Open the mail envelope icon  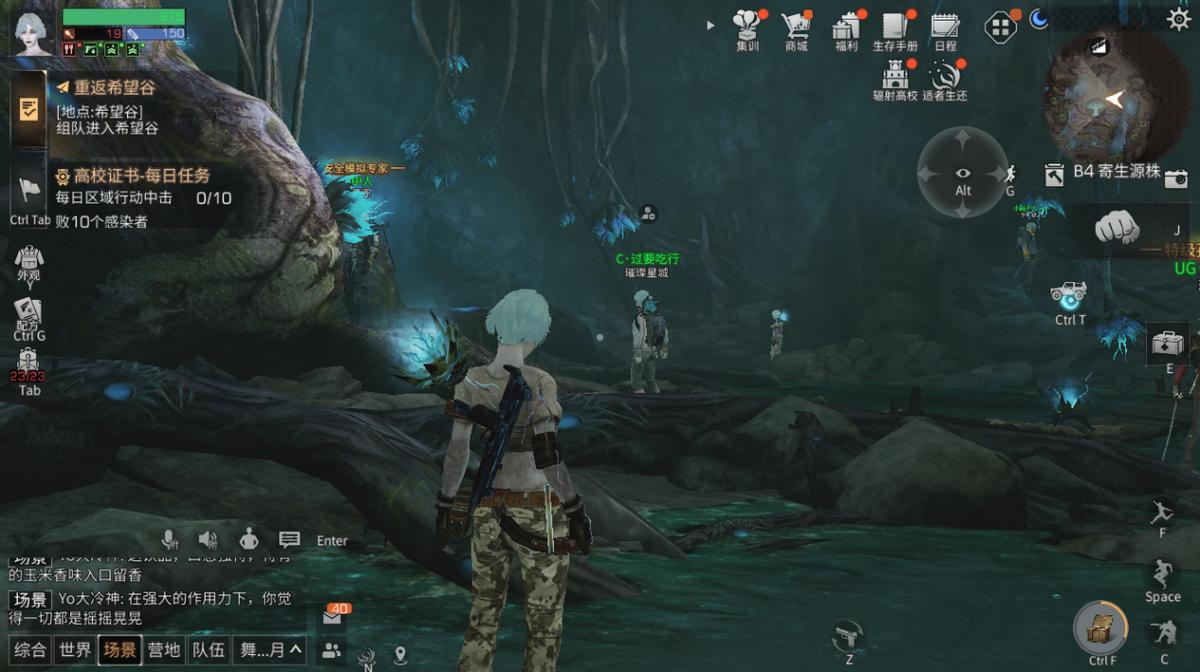coord(333,618)
